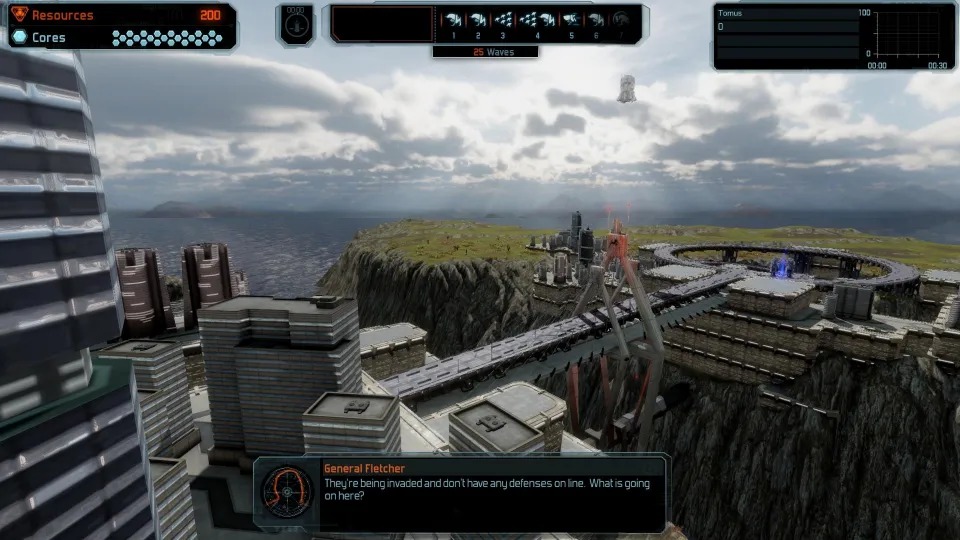Click the round wave timer icon

point(295,26)
